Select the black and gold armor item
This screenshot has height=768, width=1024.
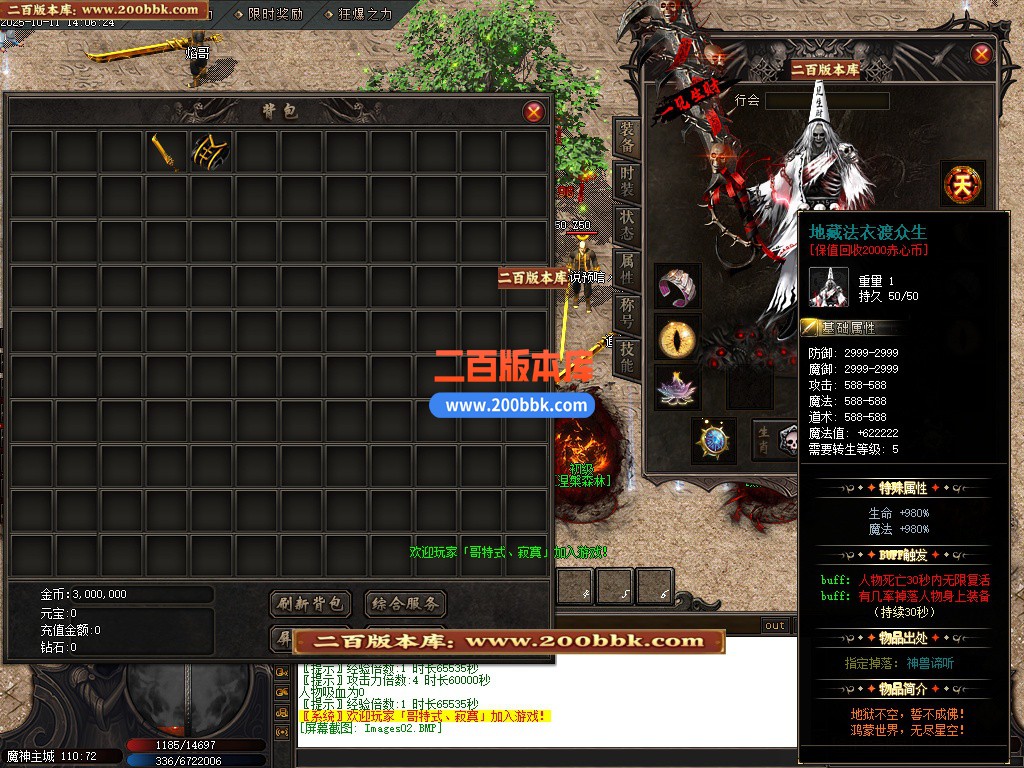point(212,151)
